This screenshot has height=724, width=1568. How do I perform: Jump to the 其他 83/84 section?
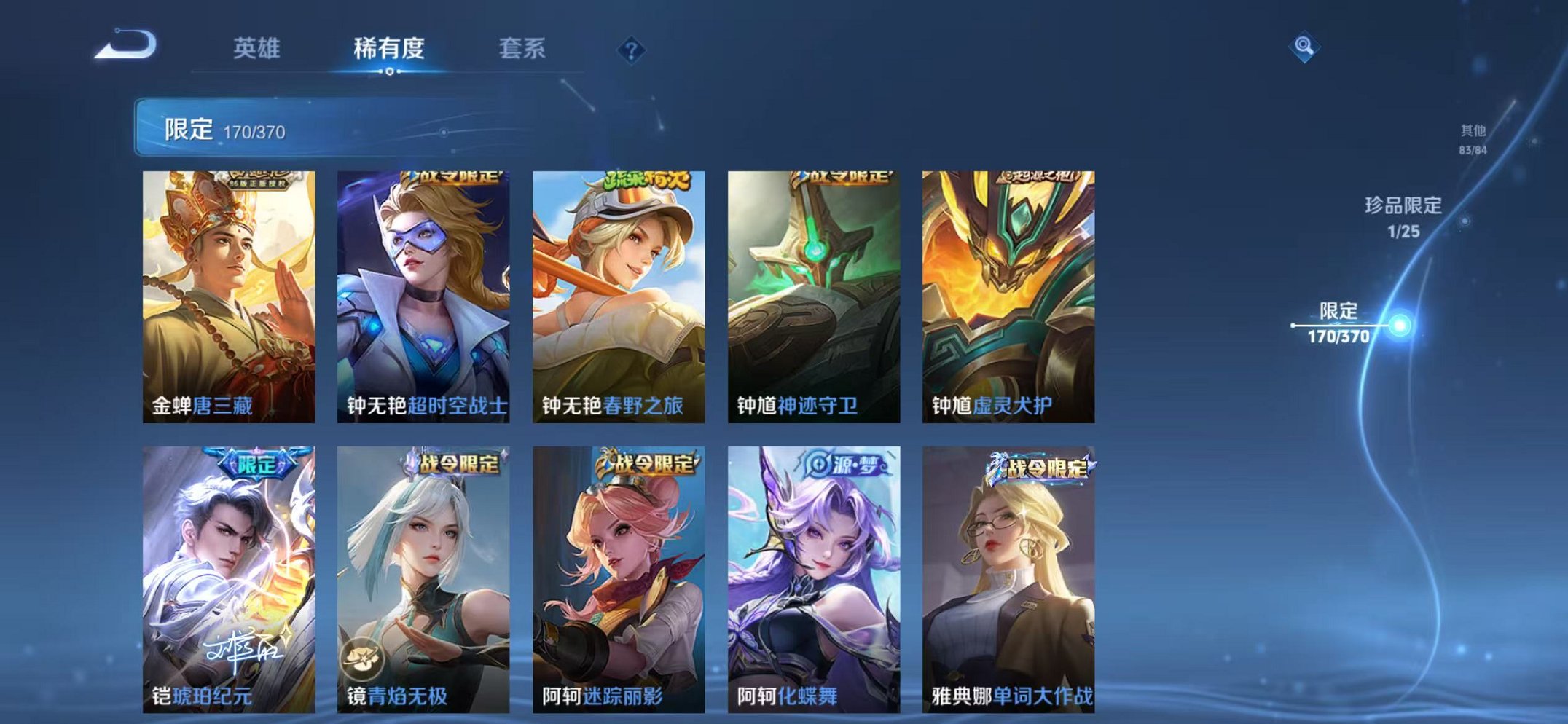click(x=1472, y=137)
